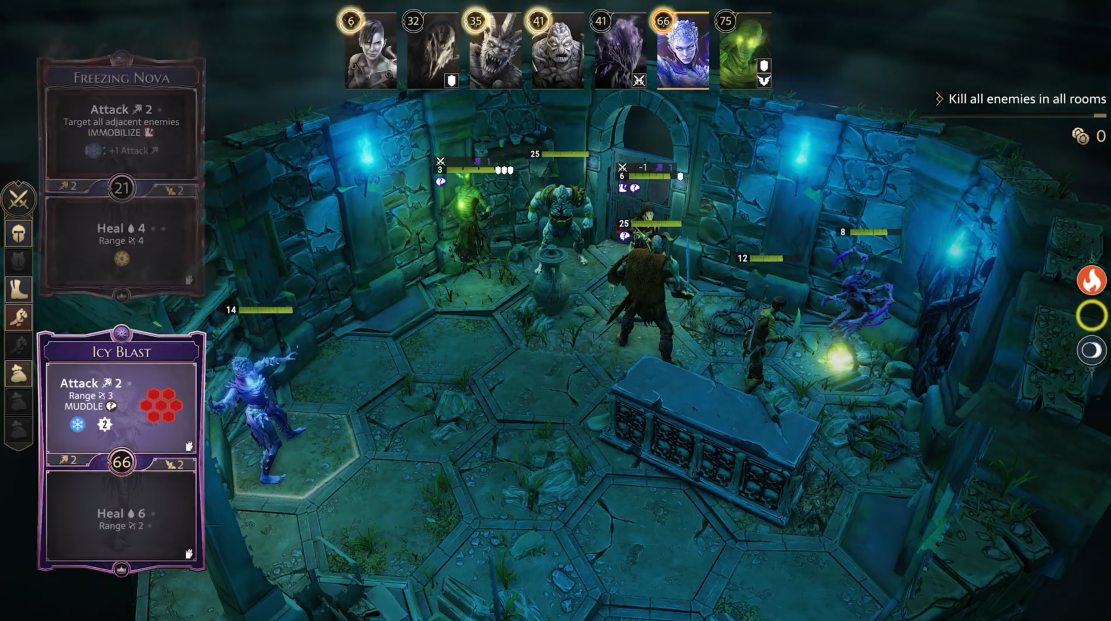Click the crossed swords icon in the sidebar
This screenshot has height=621, width=1111.
[20, 199]
